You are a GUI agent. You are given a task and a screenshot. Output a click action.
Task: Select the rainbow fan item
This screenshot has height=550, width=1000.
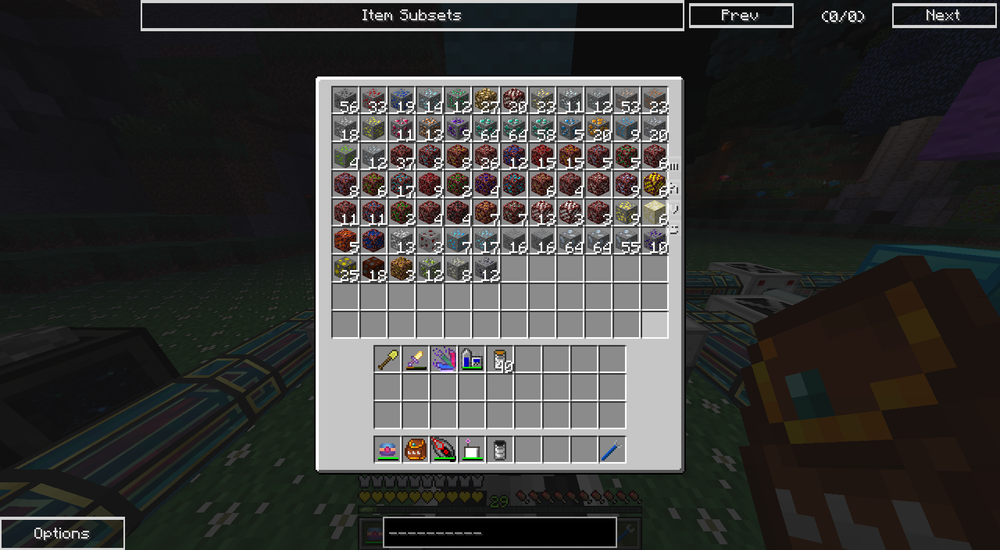[444, 359]
